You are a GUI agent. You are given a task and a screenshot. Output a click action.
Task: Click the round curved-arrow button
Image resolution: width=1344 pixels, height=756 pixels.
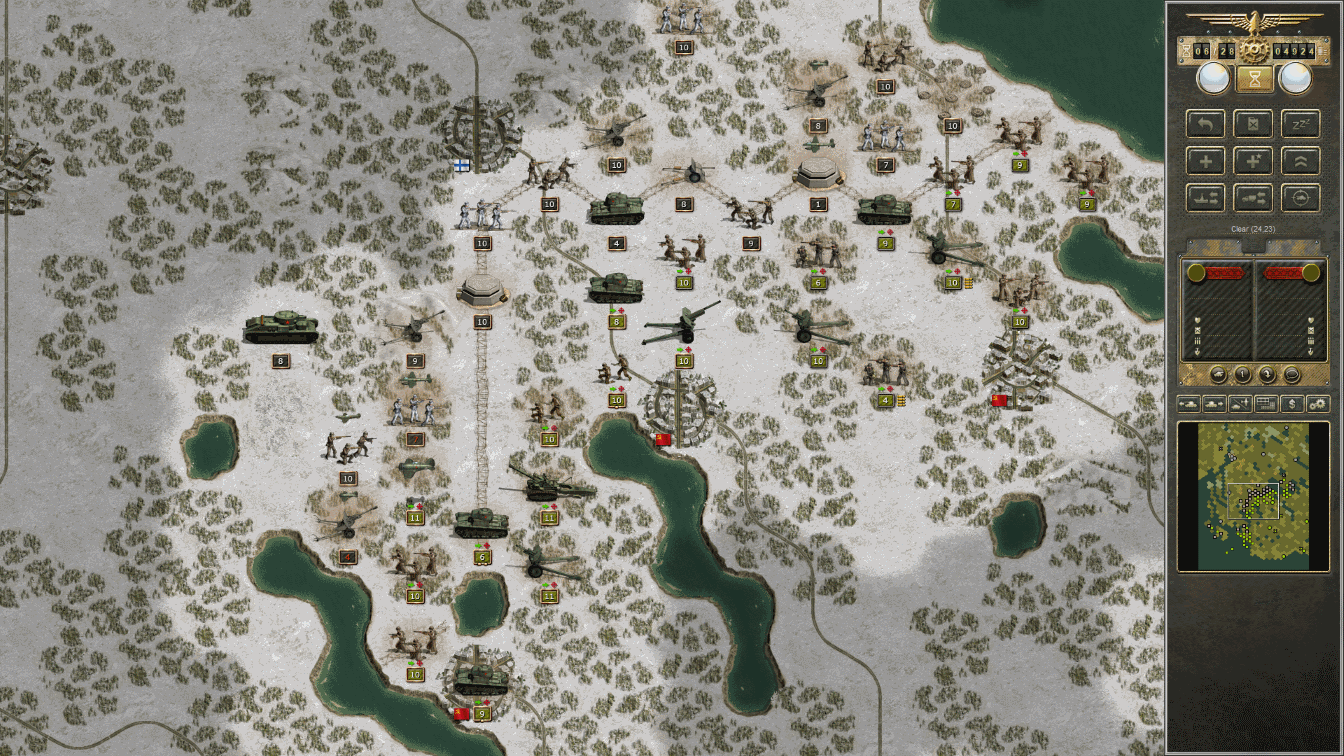tap(1267, 375)
